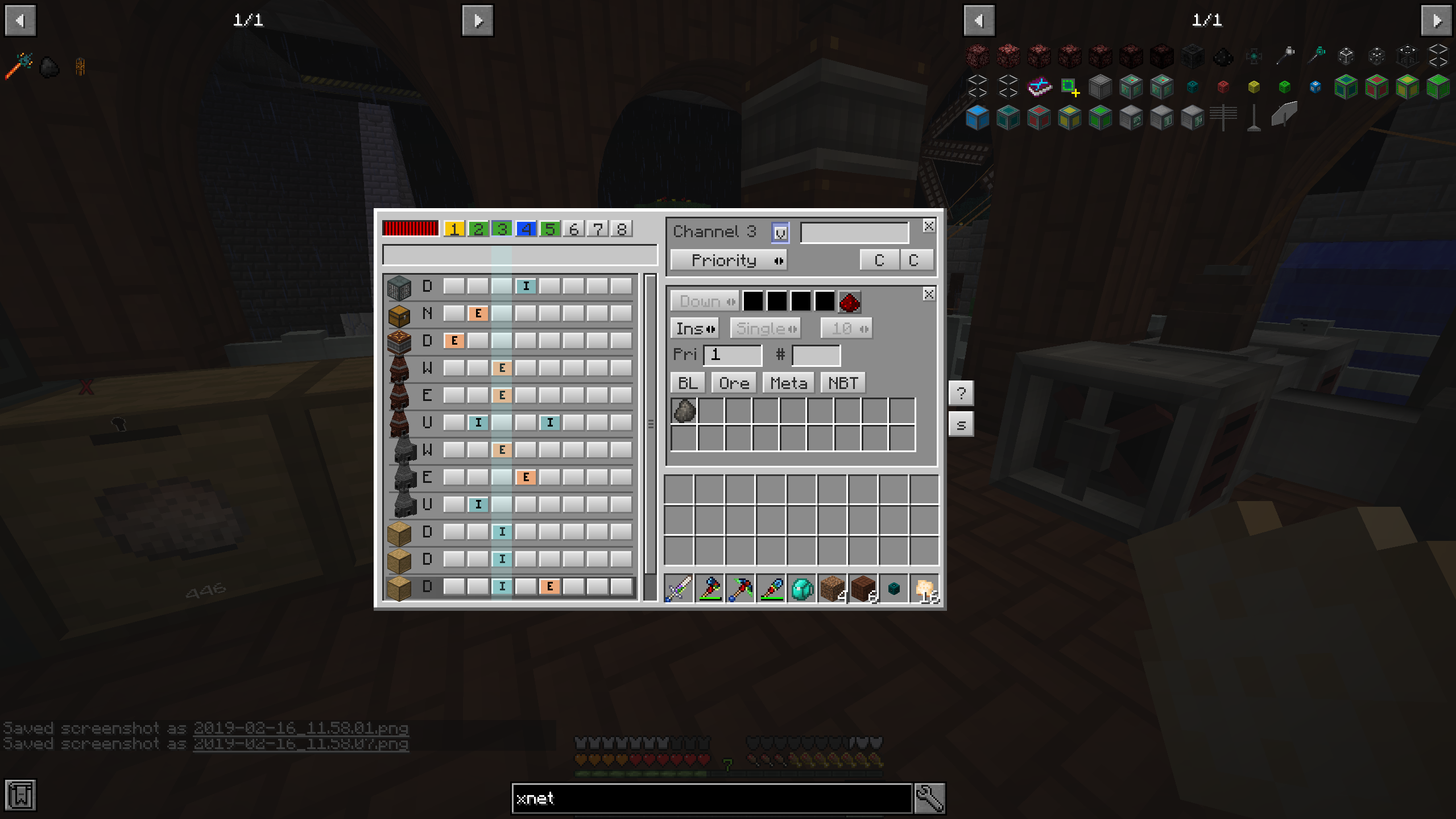
Task: Click the s icon below the question mark
Action: 962,423
